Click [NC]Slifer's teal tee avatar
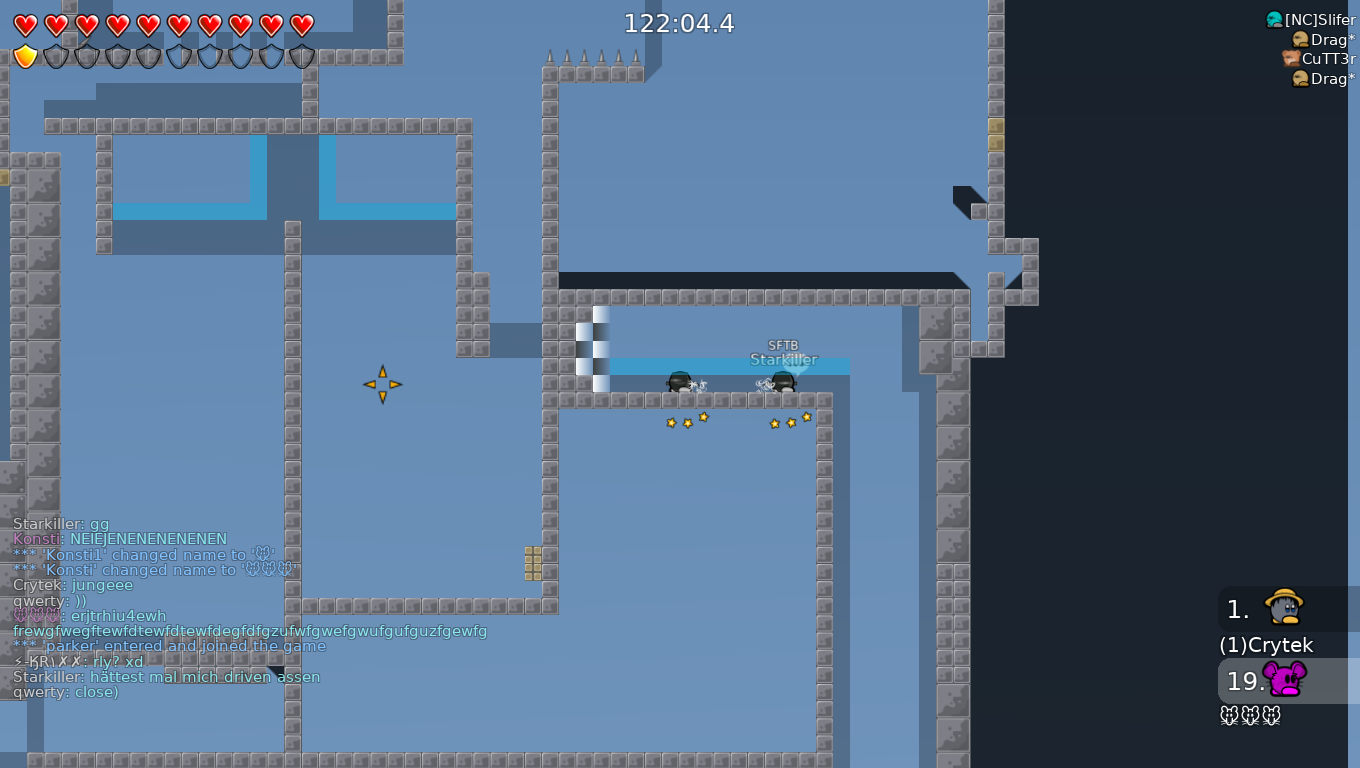Viewport: 1360px width, 768px height. tap(1274, 18)
